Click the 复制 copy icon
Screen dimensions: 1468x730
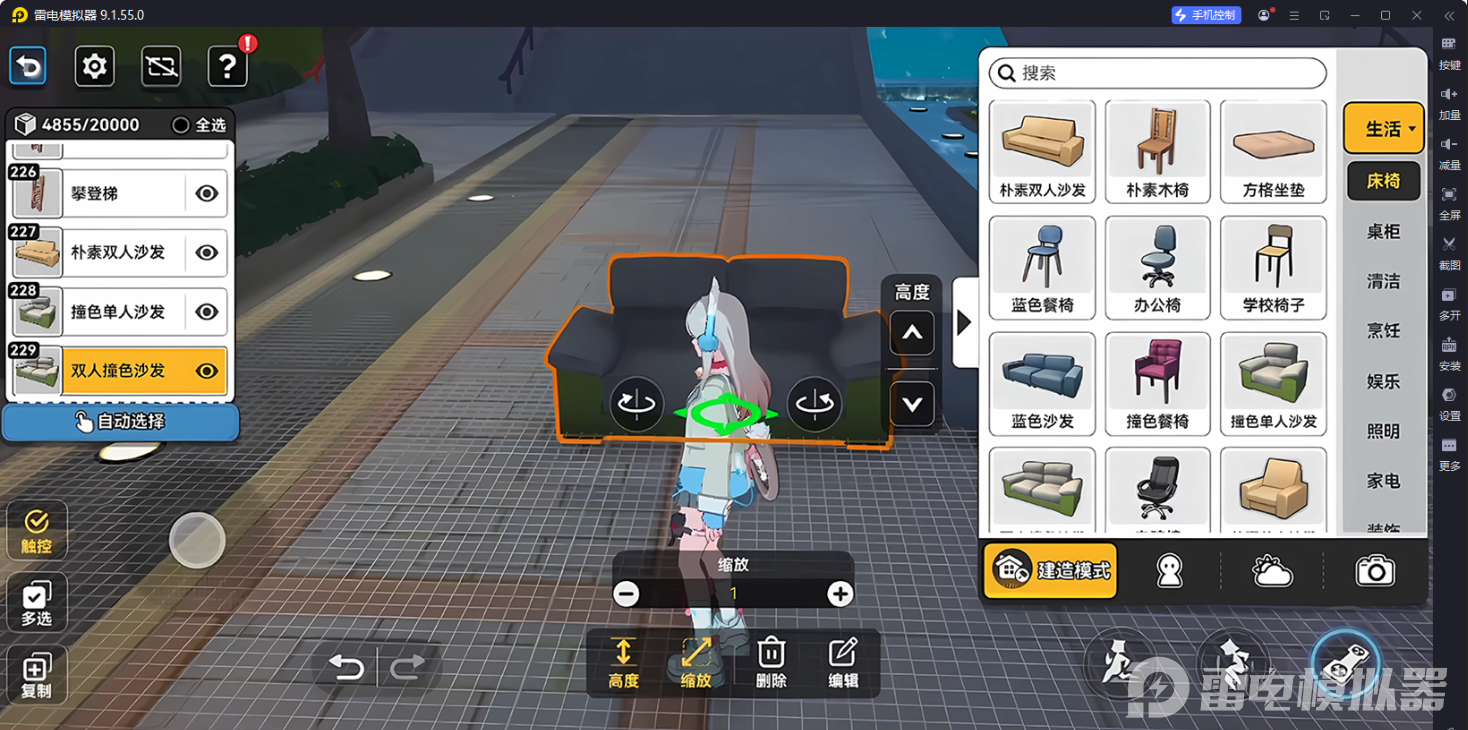pyautogui.click(x=36, y=673)
